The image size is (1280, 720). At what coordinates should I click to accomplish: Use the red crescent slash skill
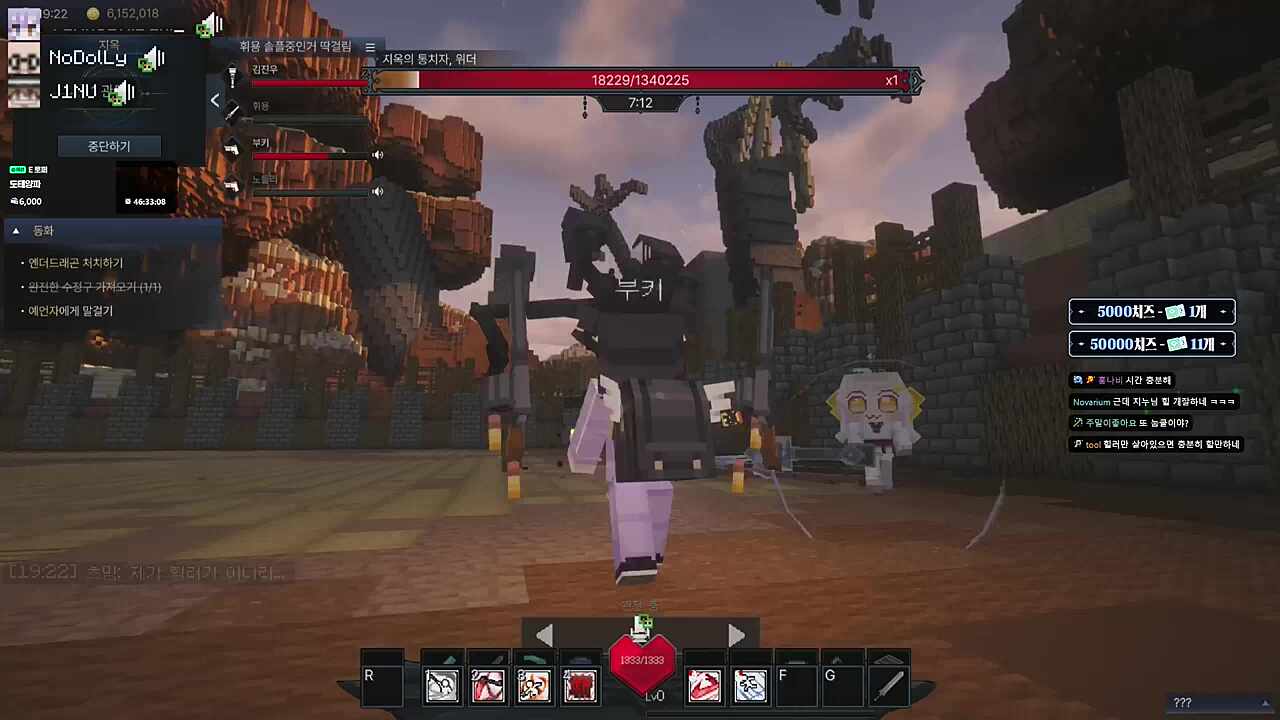tap(704, 685)
